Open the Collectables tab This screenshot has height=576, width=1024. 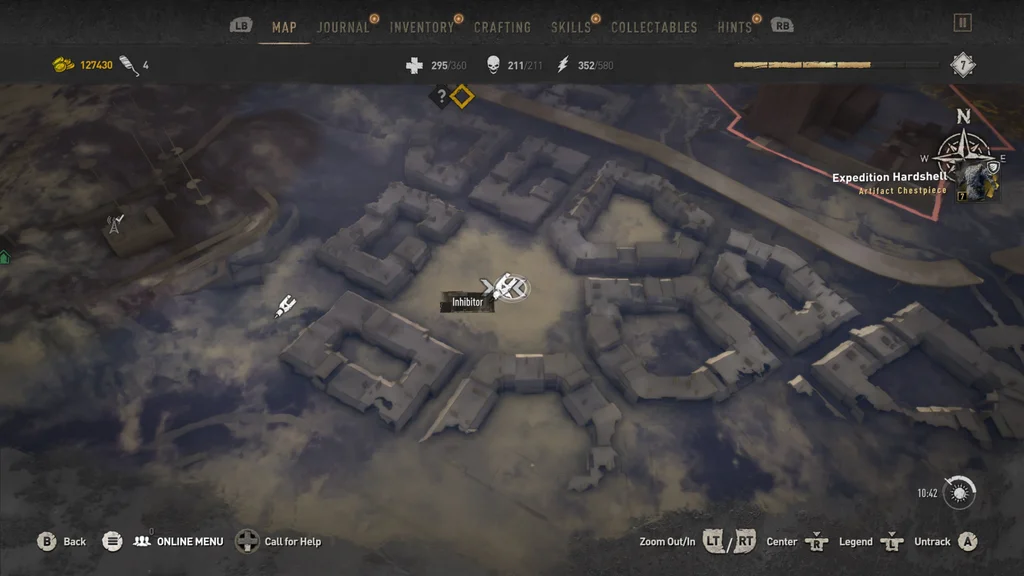(654, 27)
